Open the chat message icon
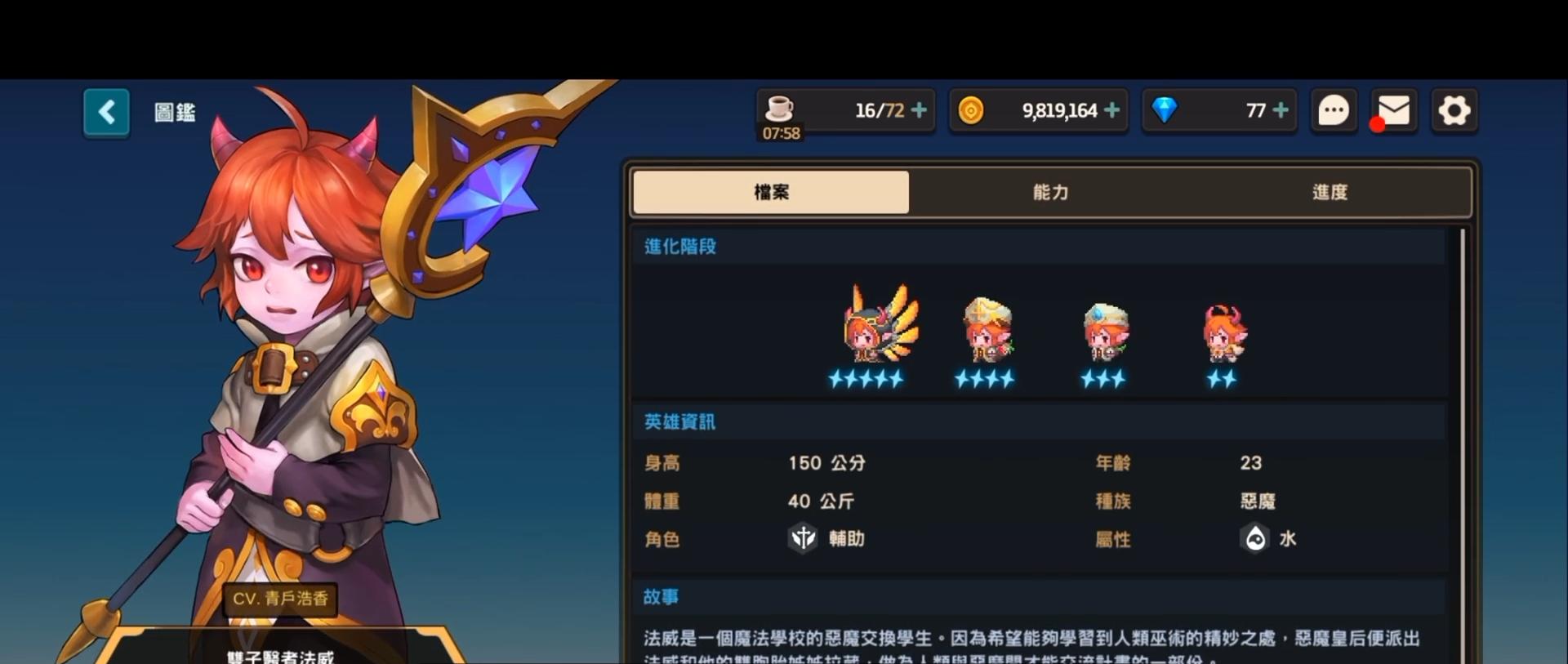This screenshot has height=664, width=1568. [x=1333, y=110]
